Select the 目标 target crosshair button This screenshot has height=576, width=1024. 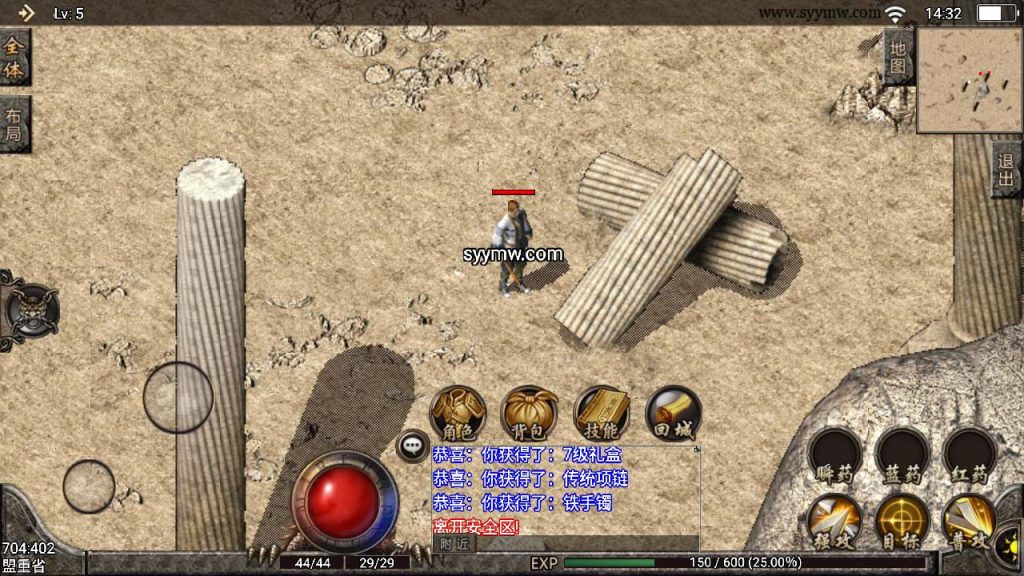(x=902, y=521)
